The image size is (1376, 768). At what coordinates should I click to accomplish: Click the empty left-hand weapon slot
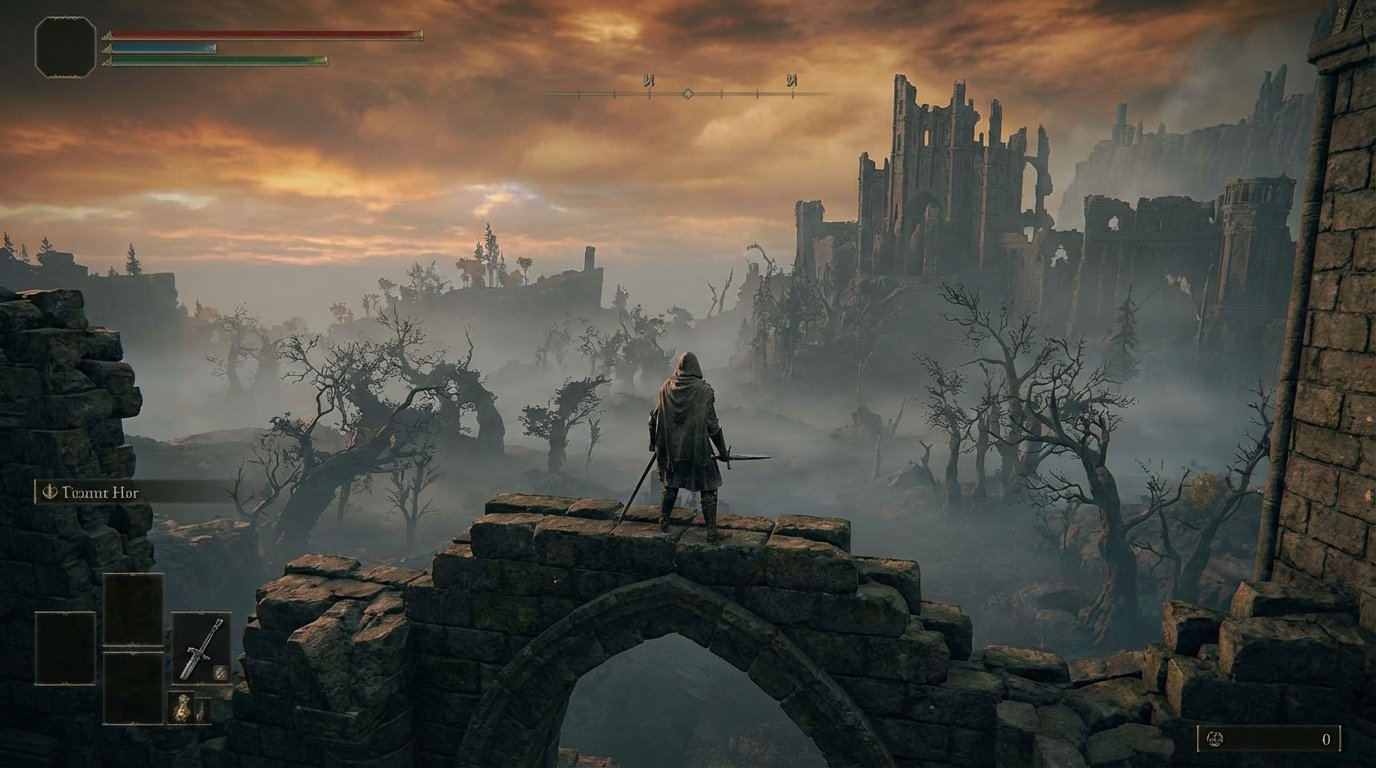pos(65,648)
